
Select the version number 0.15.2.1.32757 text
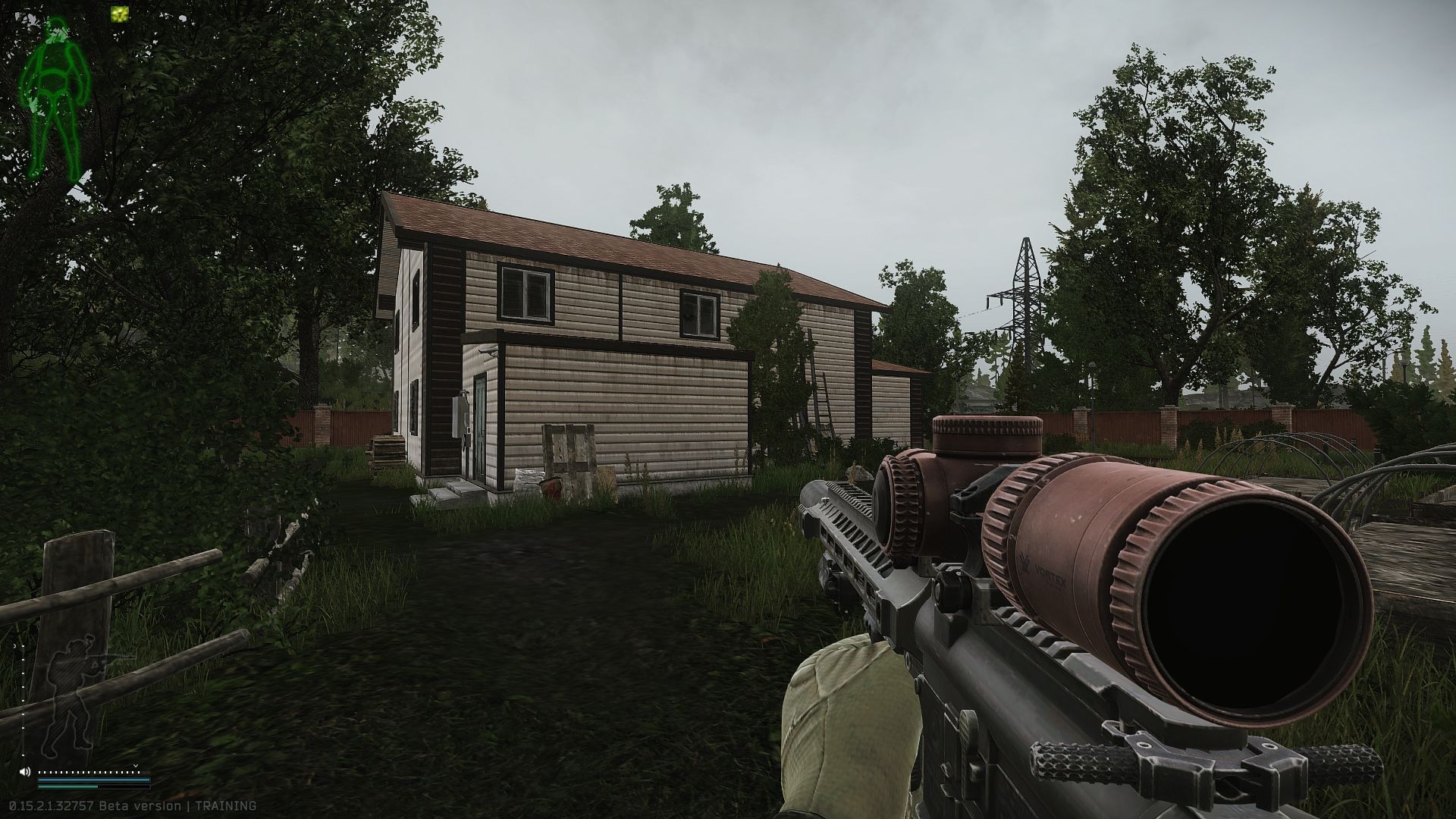click(x=52, y=805)
